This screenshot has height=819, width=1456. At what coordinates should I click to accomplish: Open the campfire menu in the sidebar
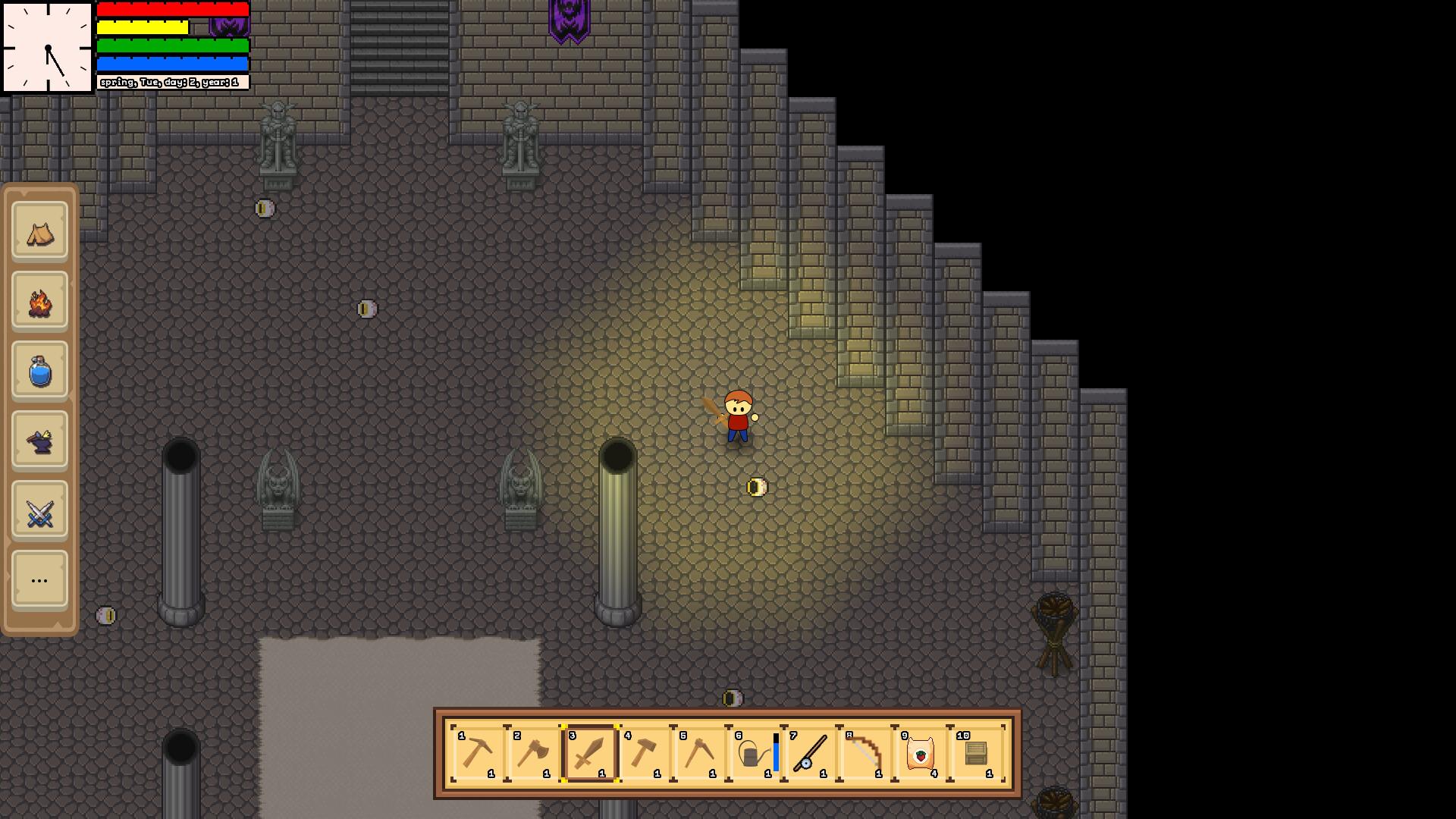click(x=39, y=301)
